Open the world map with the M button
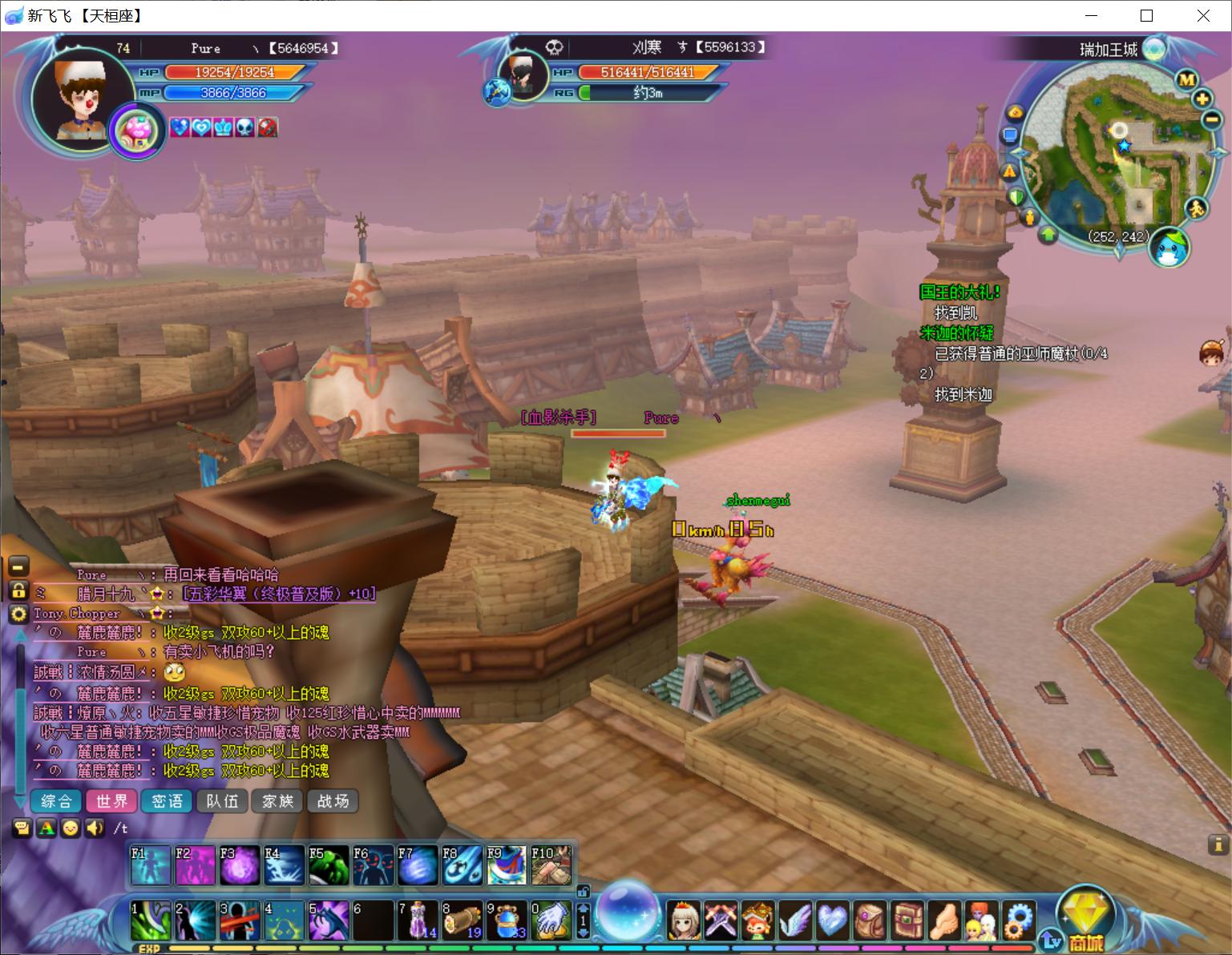Viewport: 1232px width, 955px height. [x=1186, y=79]
